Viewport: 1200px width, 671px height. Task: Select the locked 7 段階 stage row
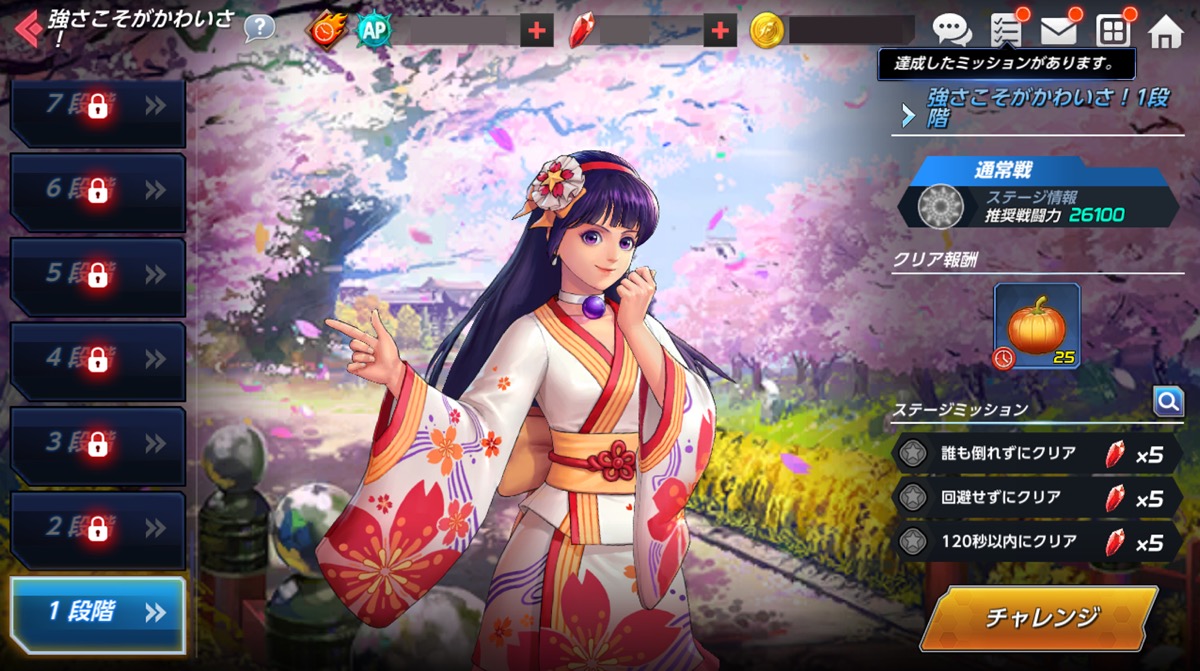[98, 106]
